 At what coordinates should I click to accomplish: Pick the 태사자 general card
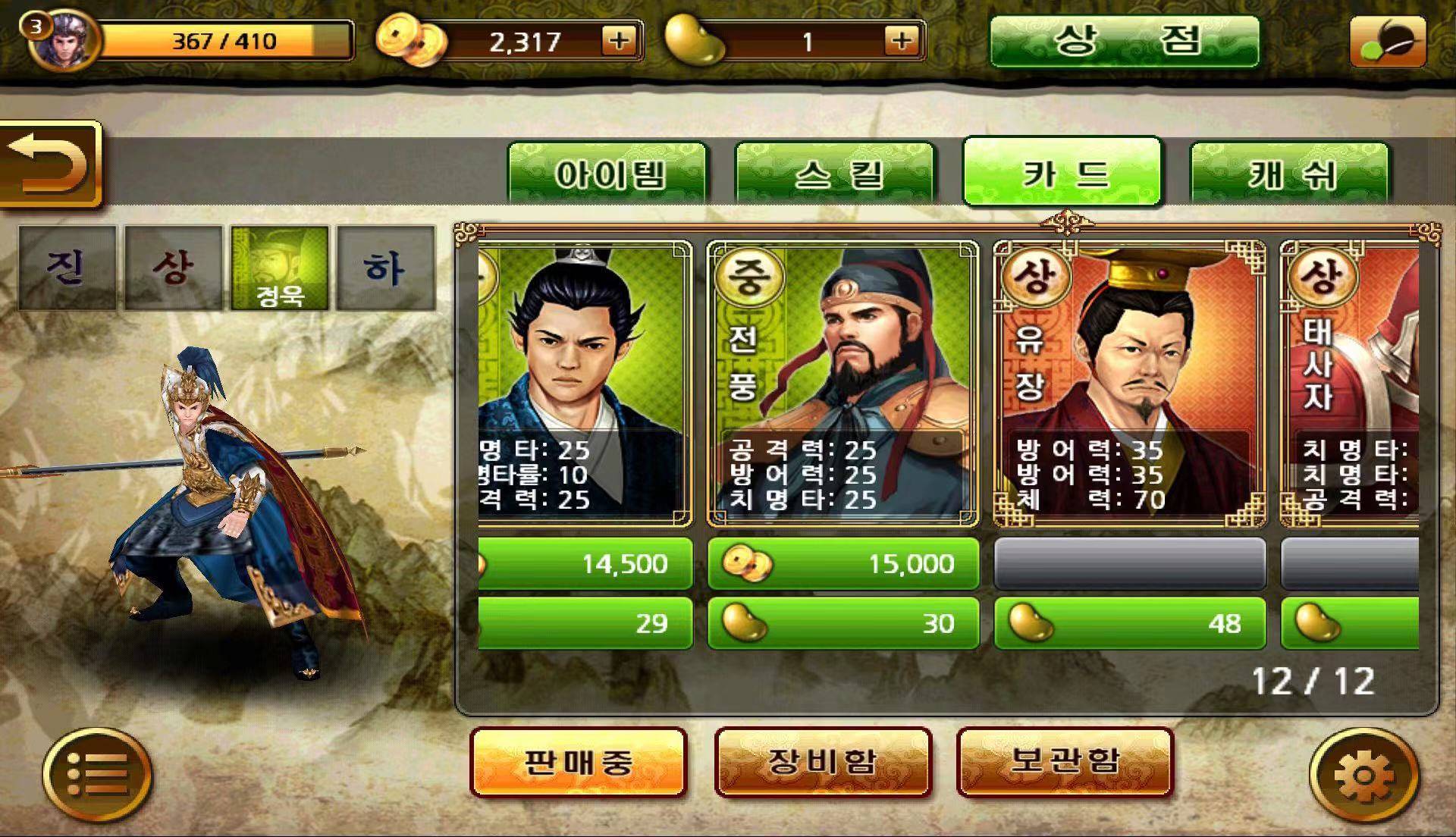(x=1349, y=383)
